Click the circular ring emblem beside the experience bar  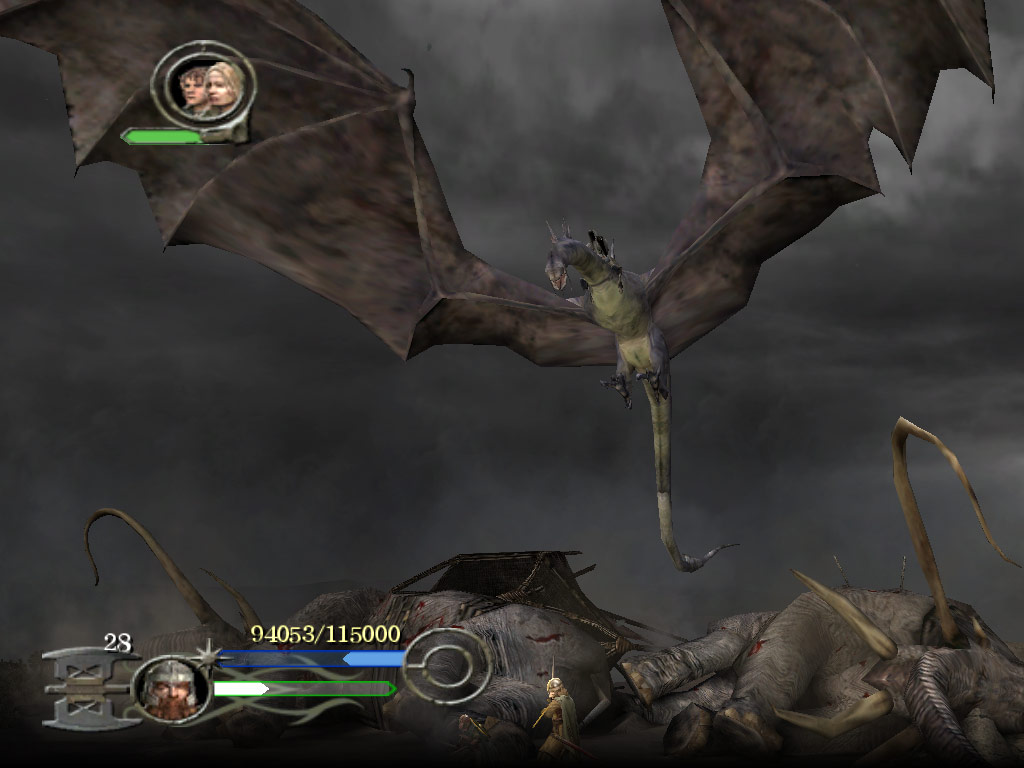[x=446, y=665]
